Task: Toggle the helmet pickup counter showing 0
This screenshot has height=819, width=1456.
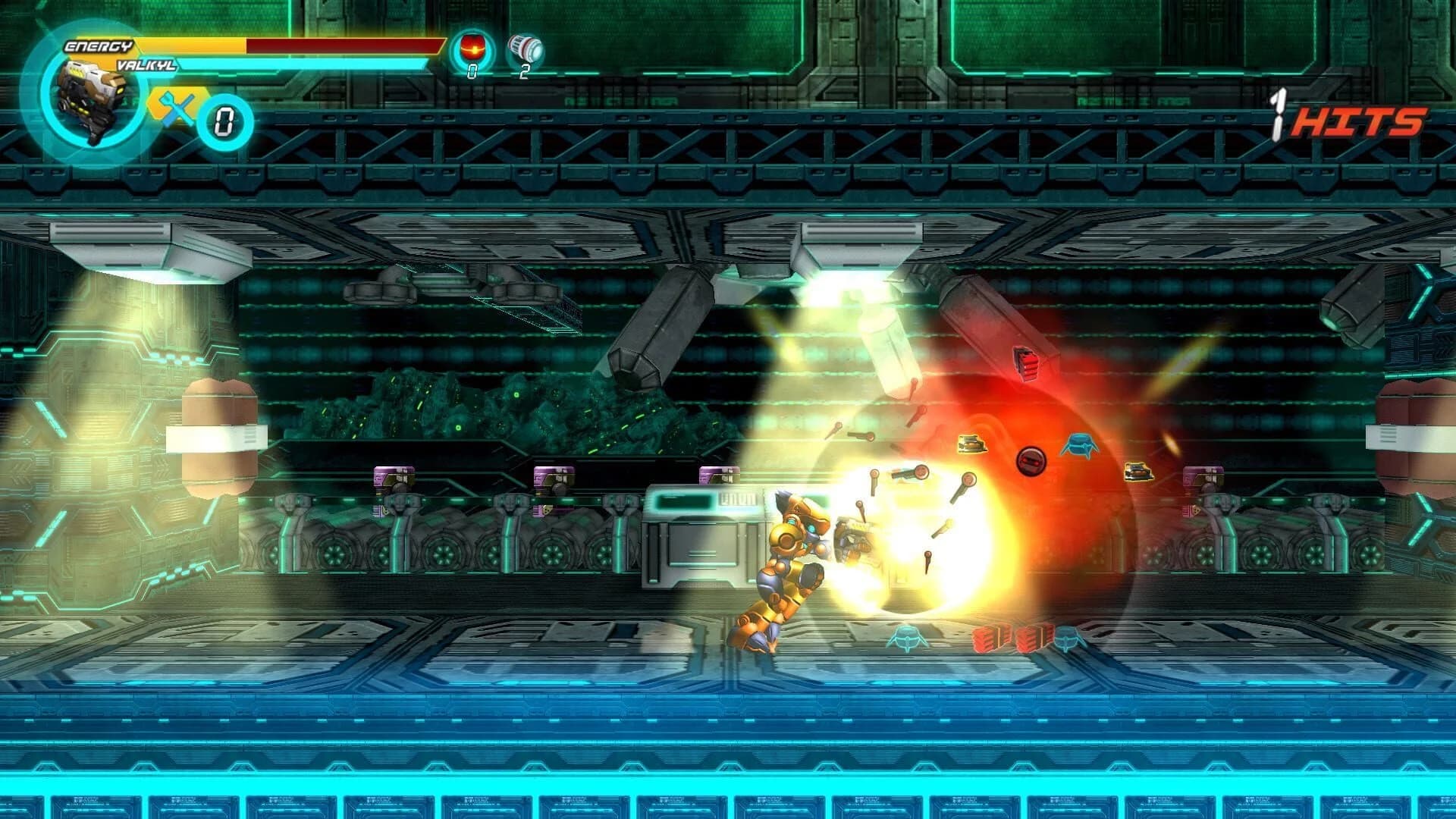Action: click(472, 72)
